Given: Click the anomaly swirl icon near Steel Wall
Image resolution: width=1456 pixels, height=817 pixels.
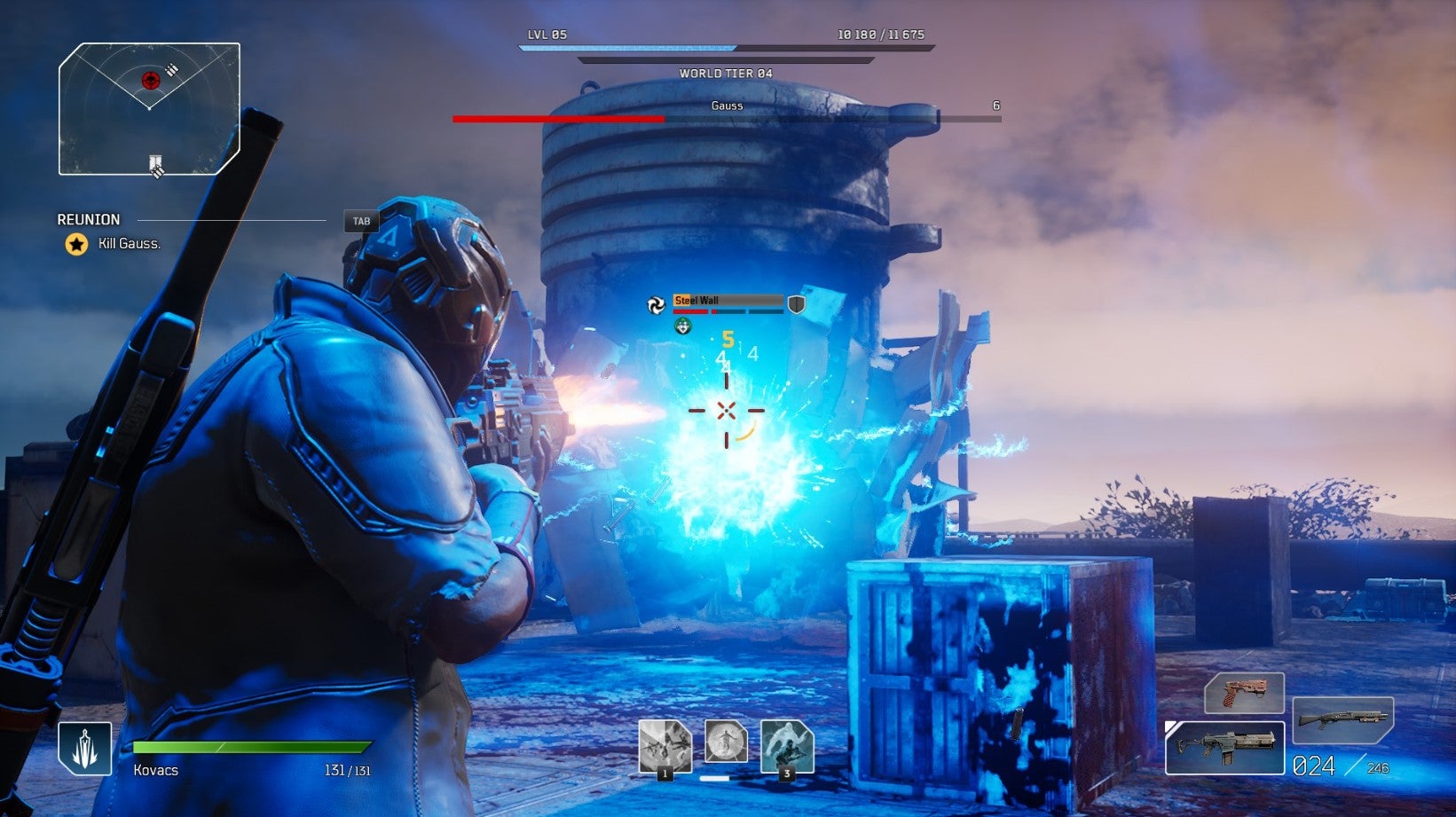Looking at the screenshot, I should 657,304.
